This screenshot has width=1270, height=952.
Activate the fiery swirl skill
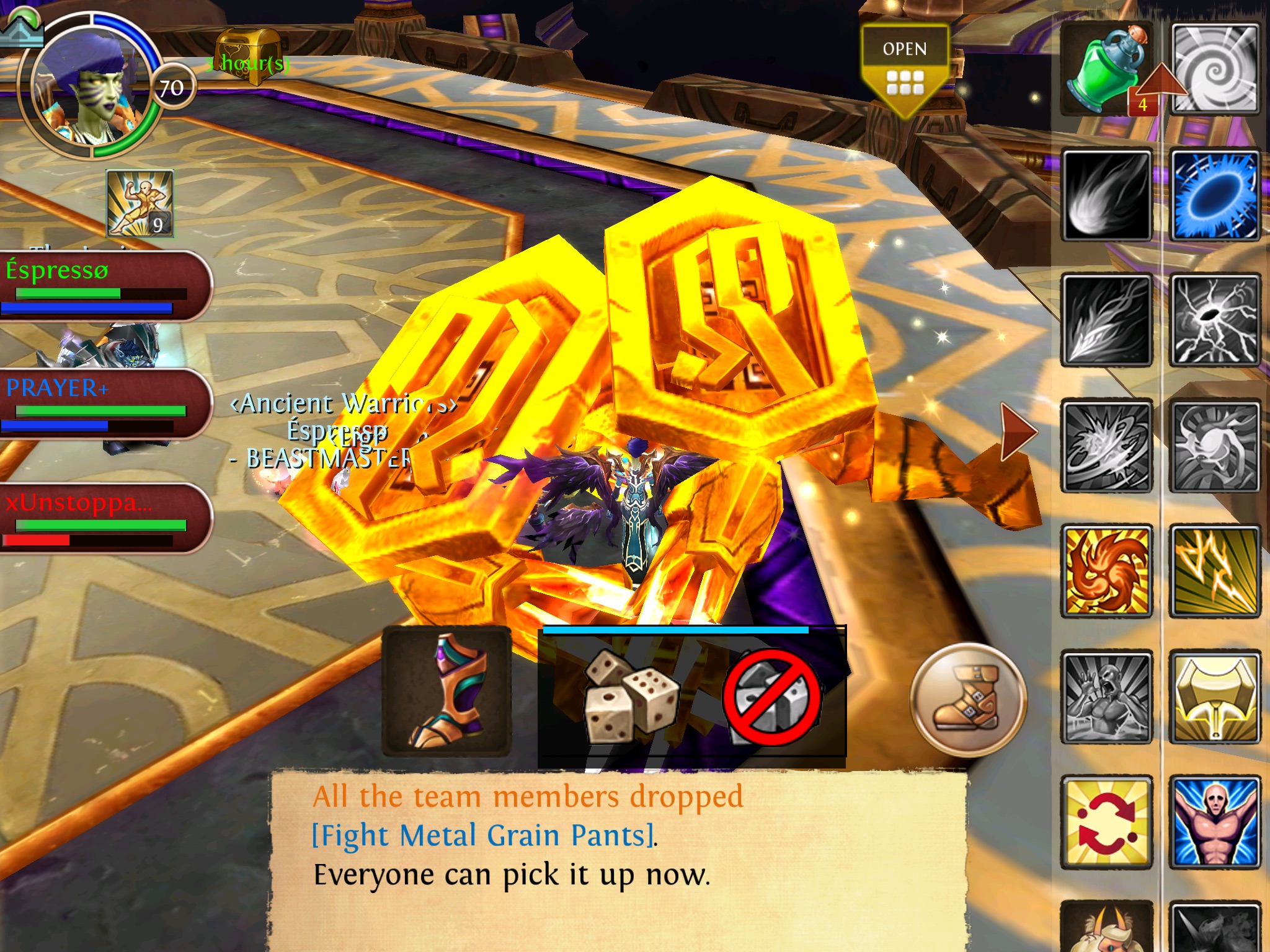pos(1107,571)
